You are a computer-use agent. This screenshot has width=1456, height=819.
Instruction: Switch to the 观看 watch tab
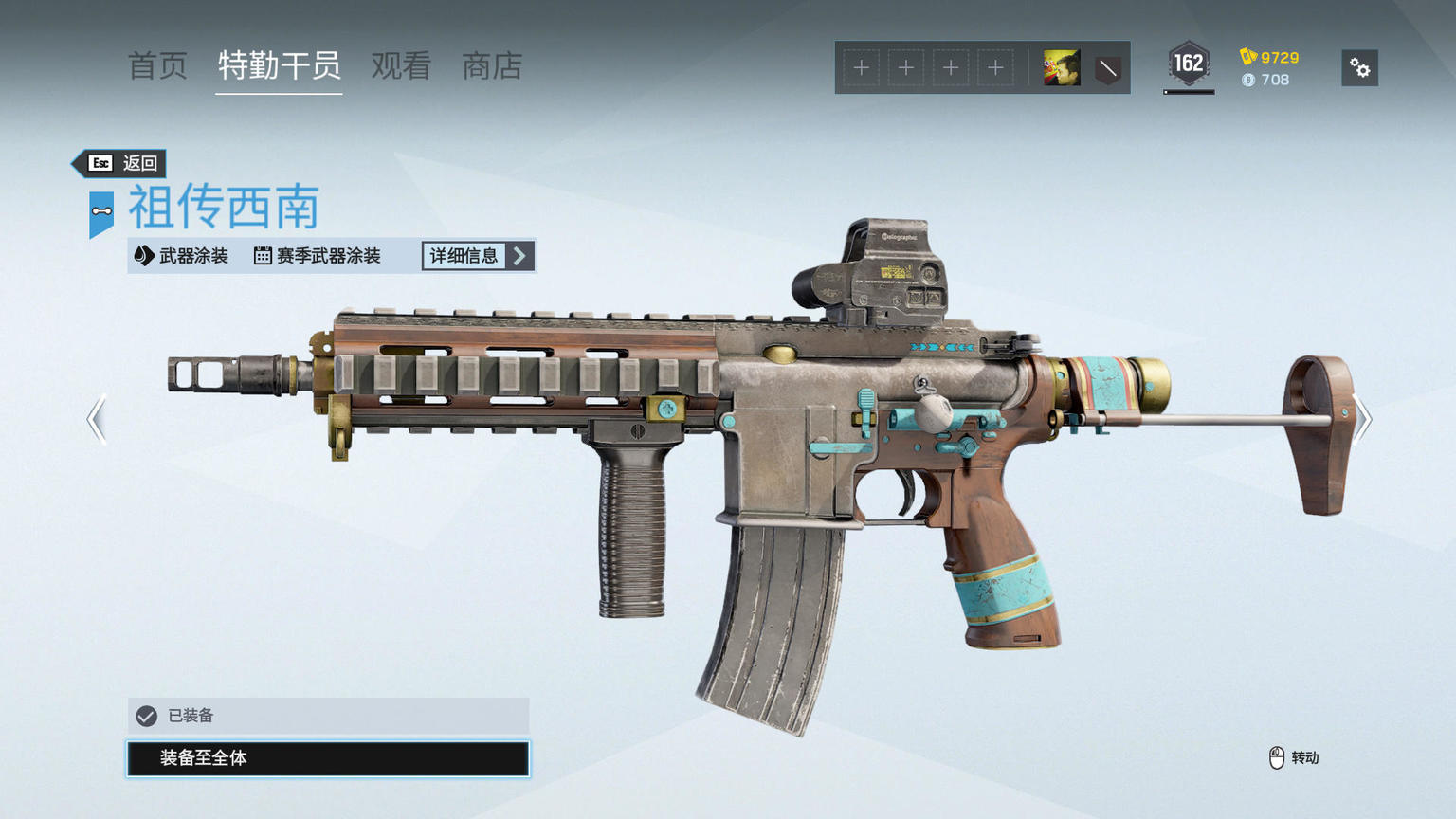click(401, 66)
